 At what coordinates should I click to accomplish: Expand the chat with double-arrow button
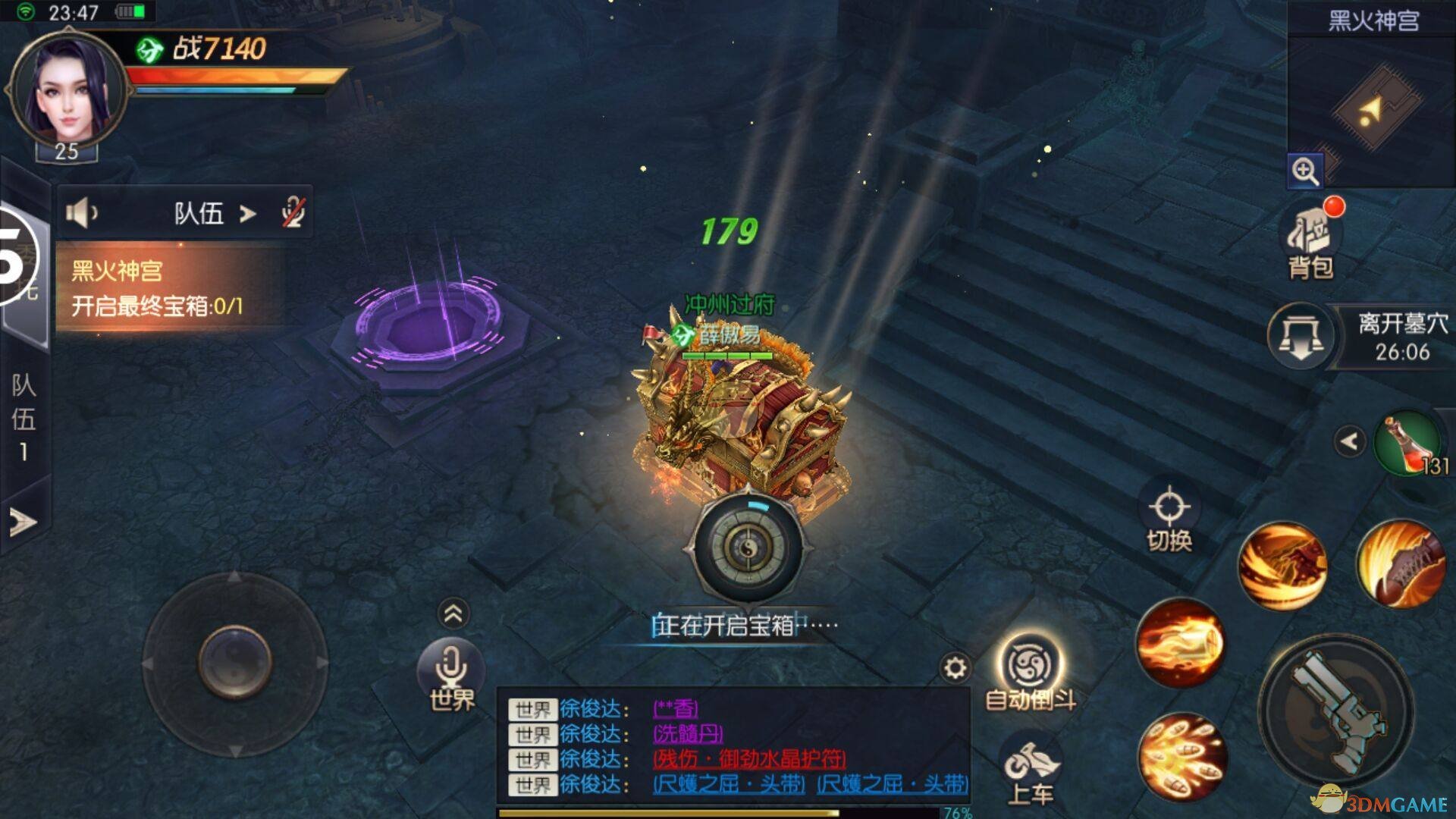tap(453, 613)
